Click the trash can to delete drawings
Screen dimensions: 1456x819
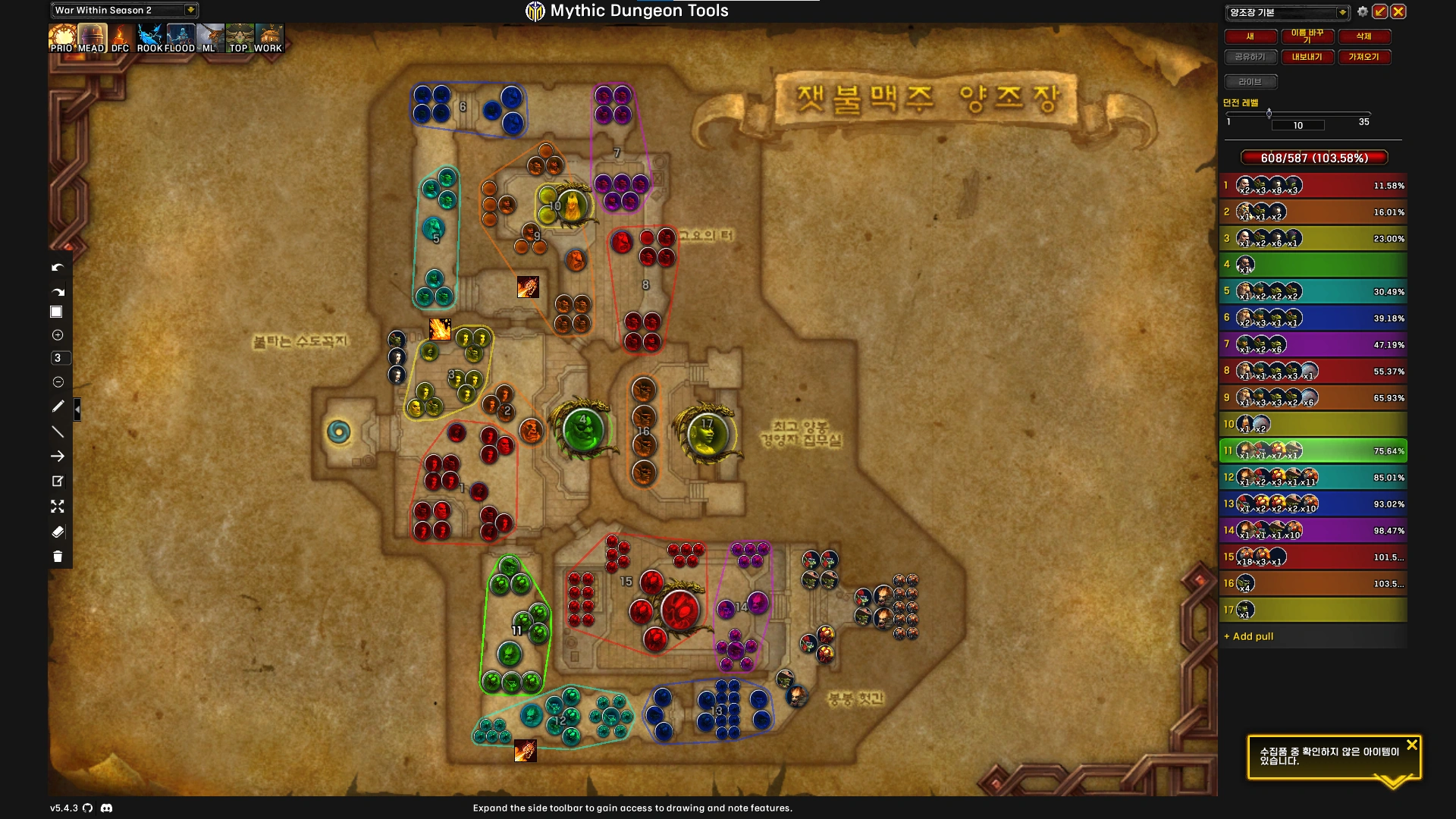(x=58, y=557)
